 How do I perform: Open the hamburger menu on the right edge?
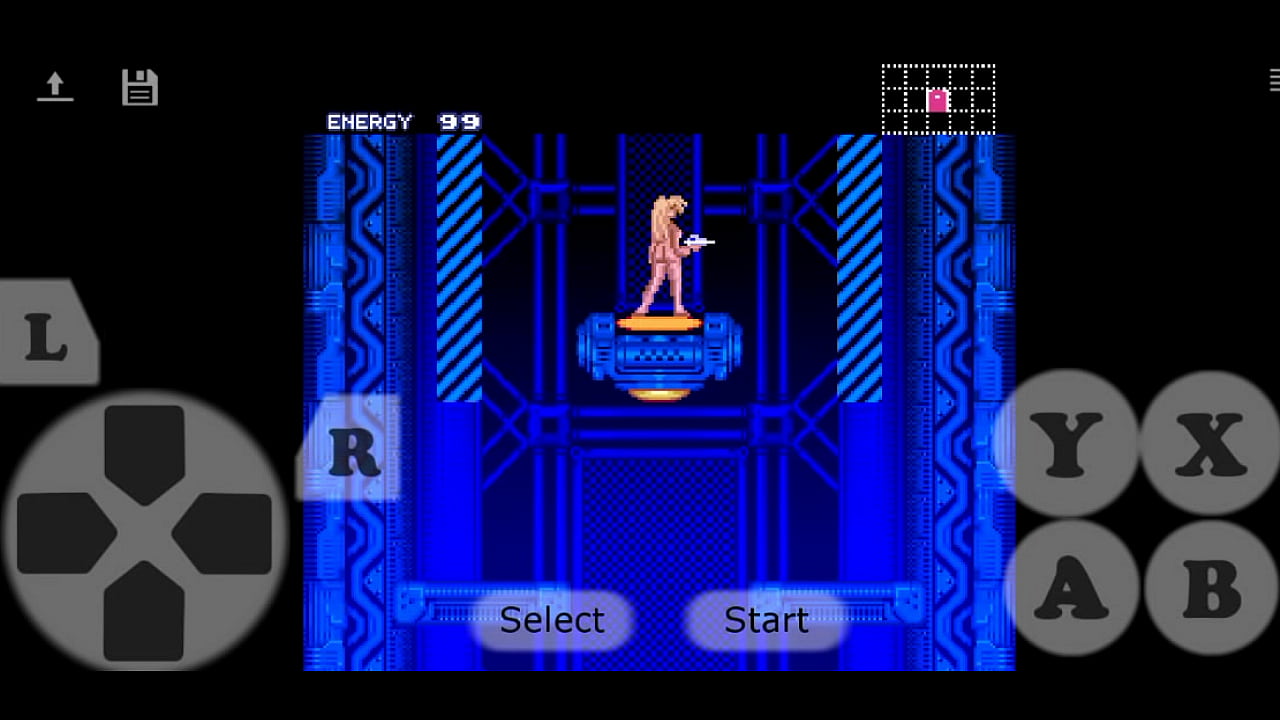click(1272, 80)
